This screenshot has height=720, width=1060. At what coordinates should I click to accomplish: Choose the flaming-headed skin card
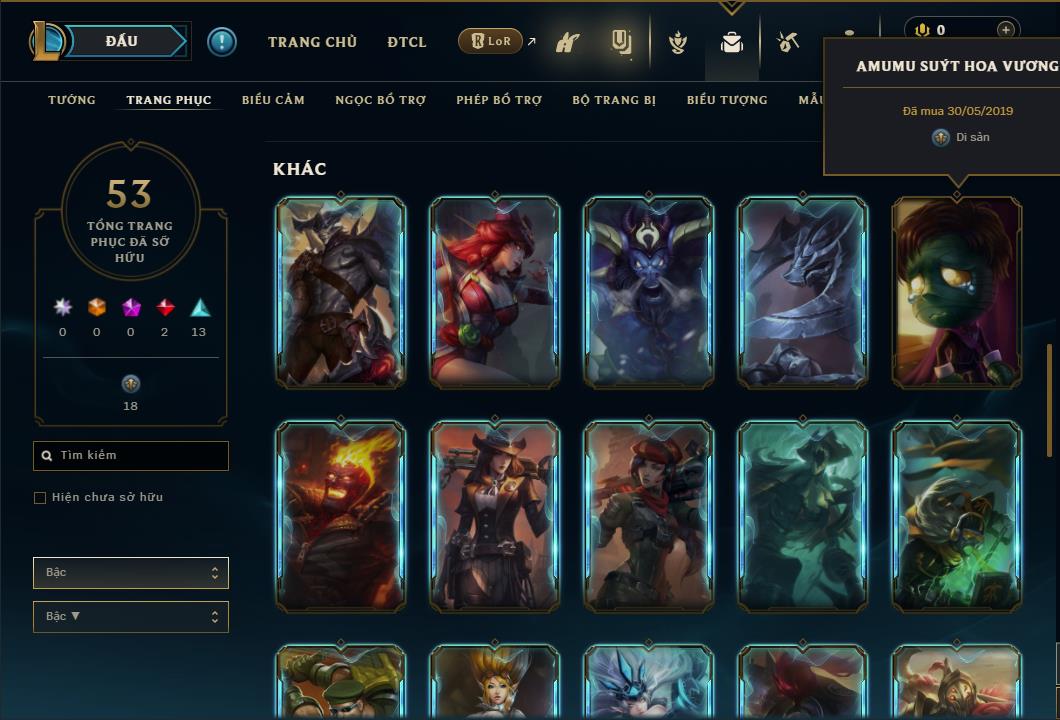click(x=340, y=515)
